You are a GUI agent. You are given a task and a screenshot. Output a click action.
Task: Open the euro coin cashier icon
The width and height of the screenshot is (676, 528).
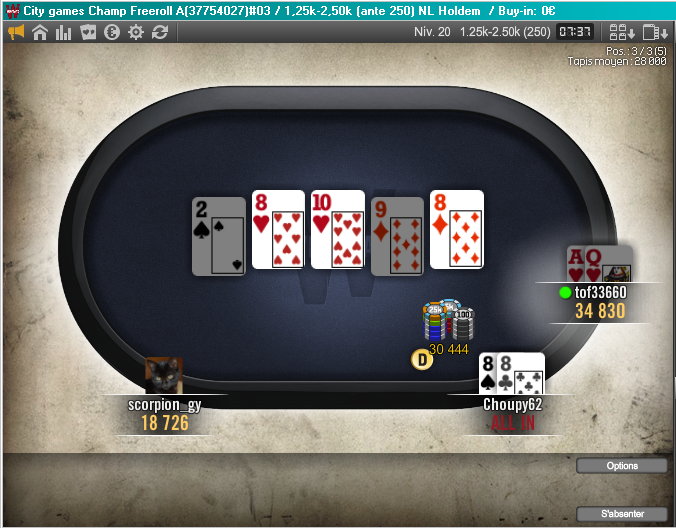point(112,32)
